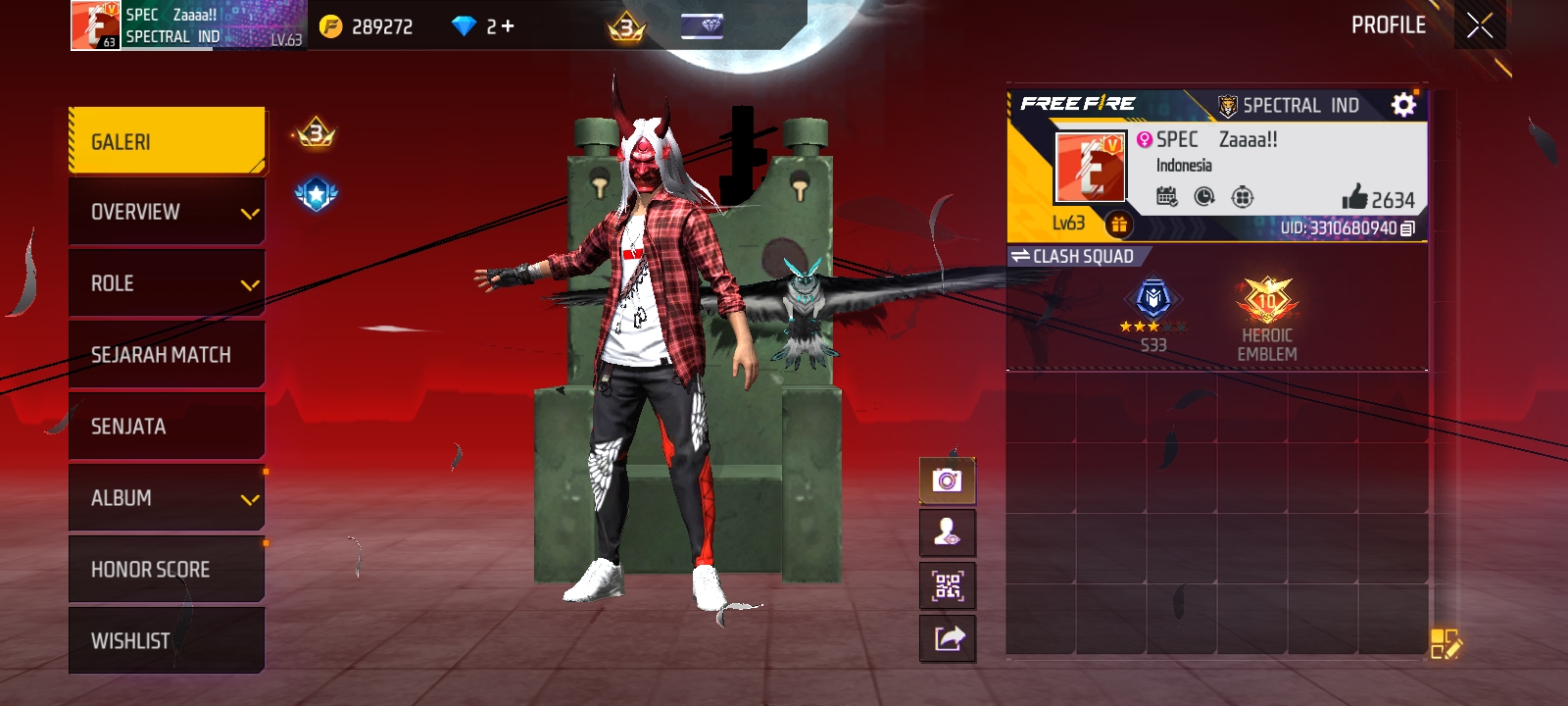Expand the Overview section
Image resolution: width=1568 pixels, height=706 pixels.
pyautogui.click(x=167, y=212)
